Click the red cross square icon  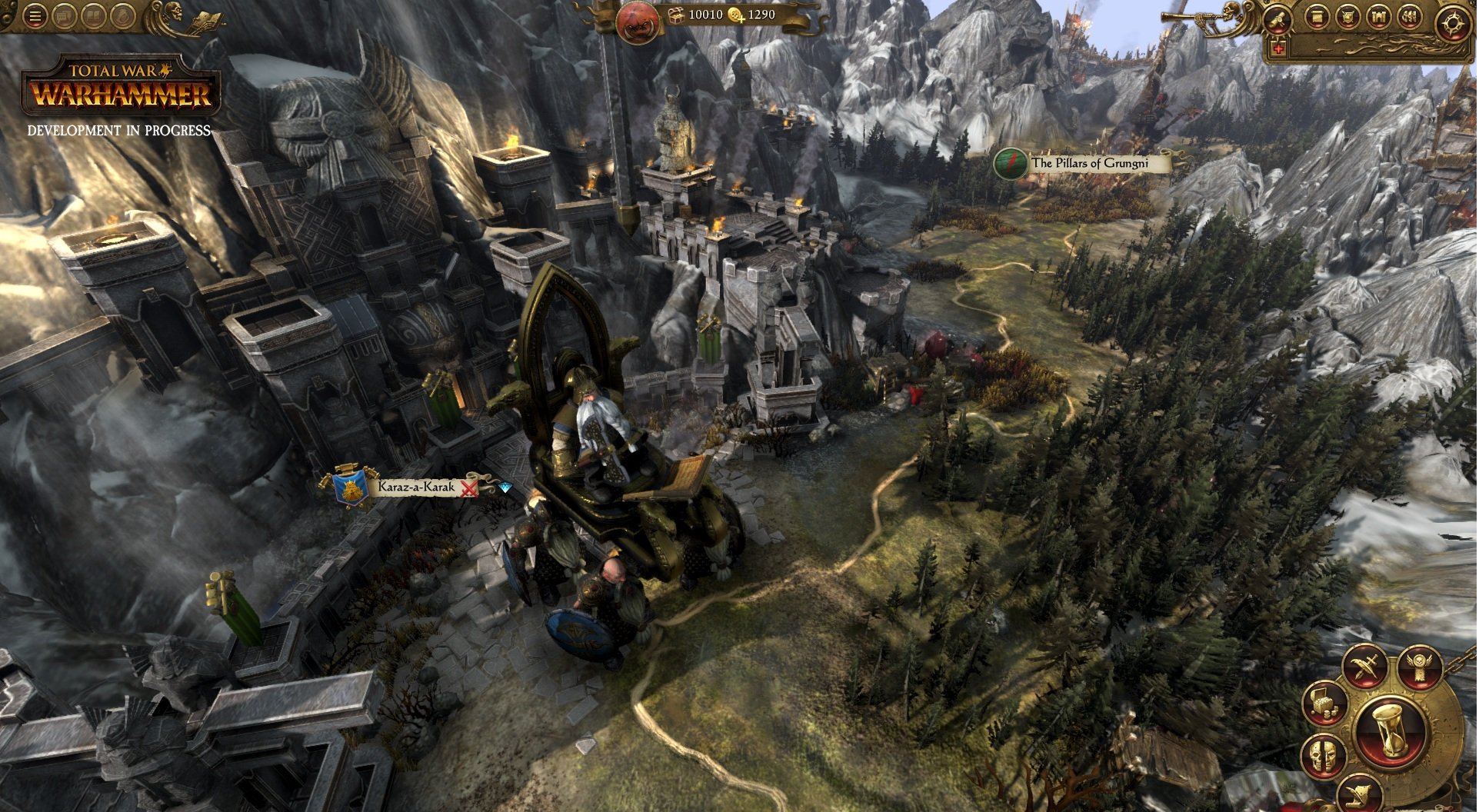[x=1279, y=48]
